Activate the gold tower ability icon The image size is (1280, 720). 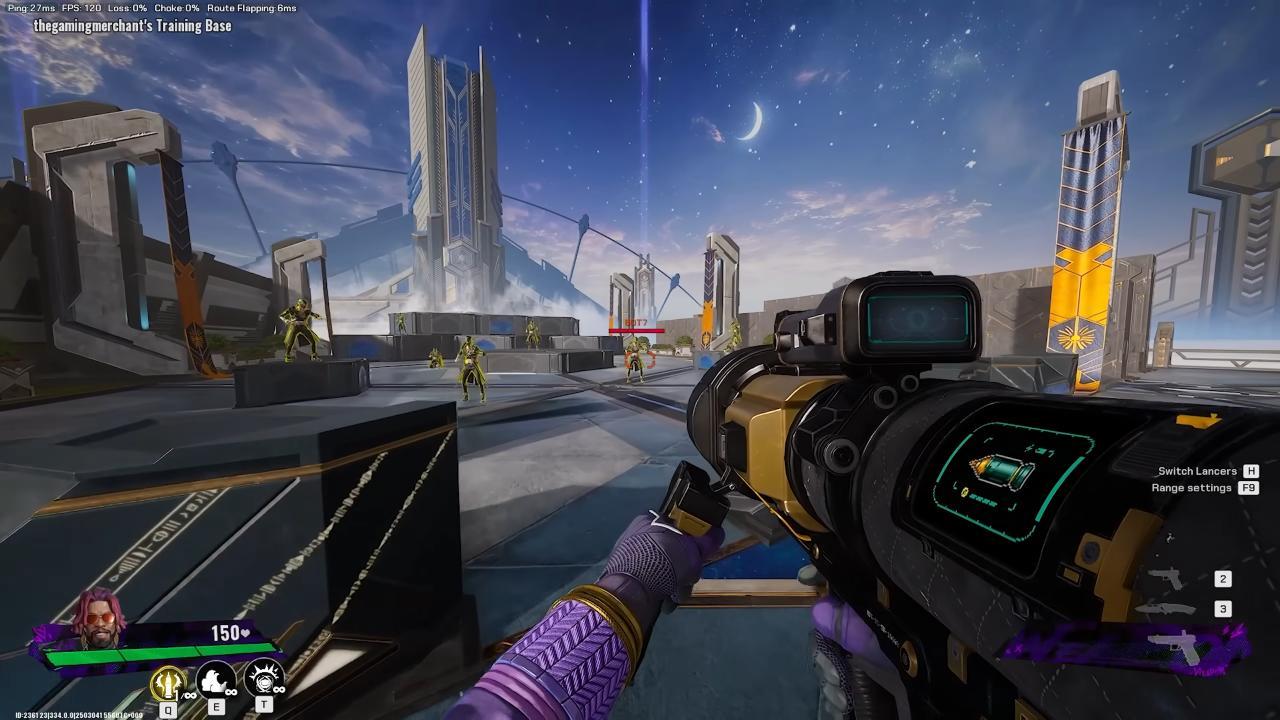pyautogui.click(x=167, y=682)
